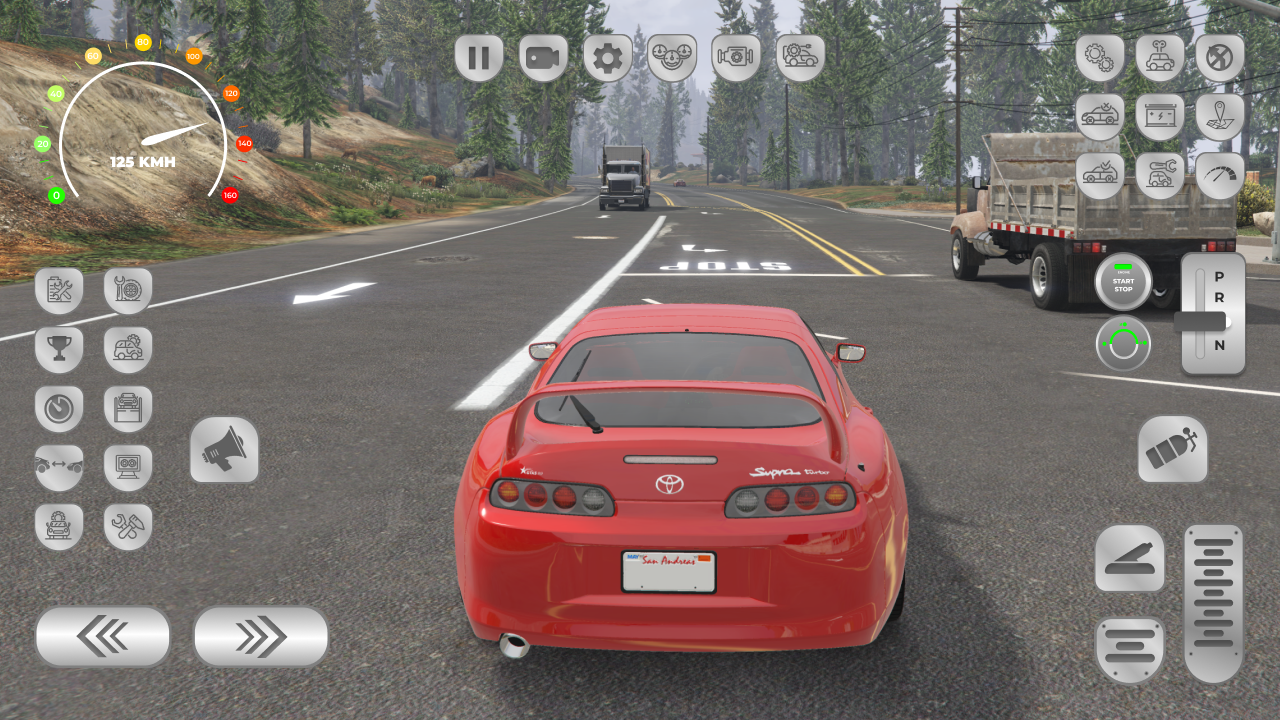Click the gear shifter knob
This screenshot has width=1280, height=720.
pyautogui.click(x=1200, y=321)
